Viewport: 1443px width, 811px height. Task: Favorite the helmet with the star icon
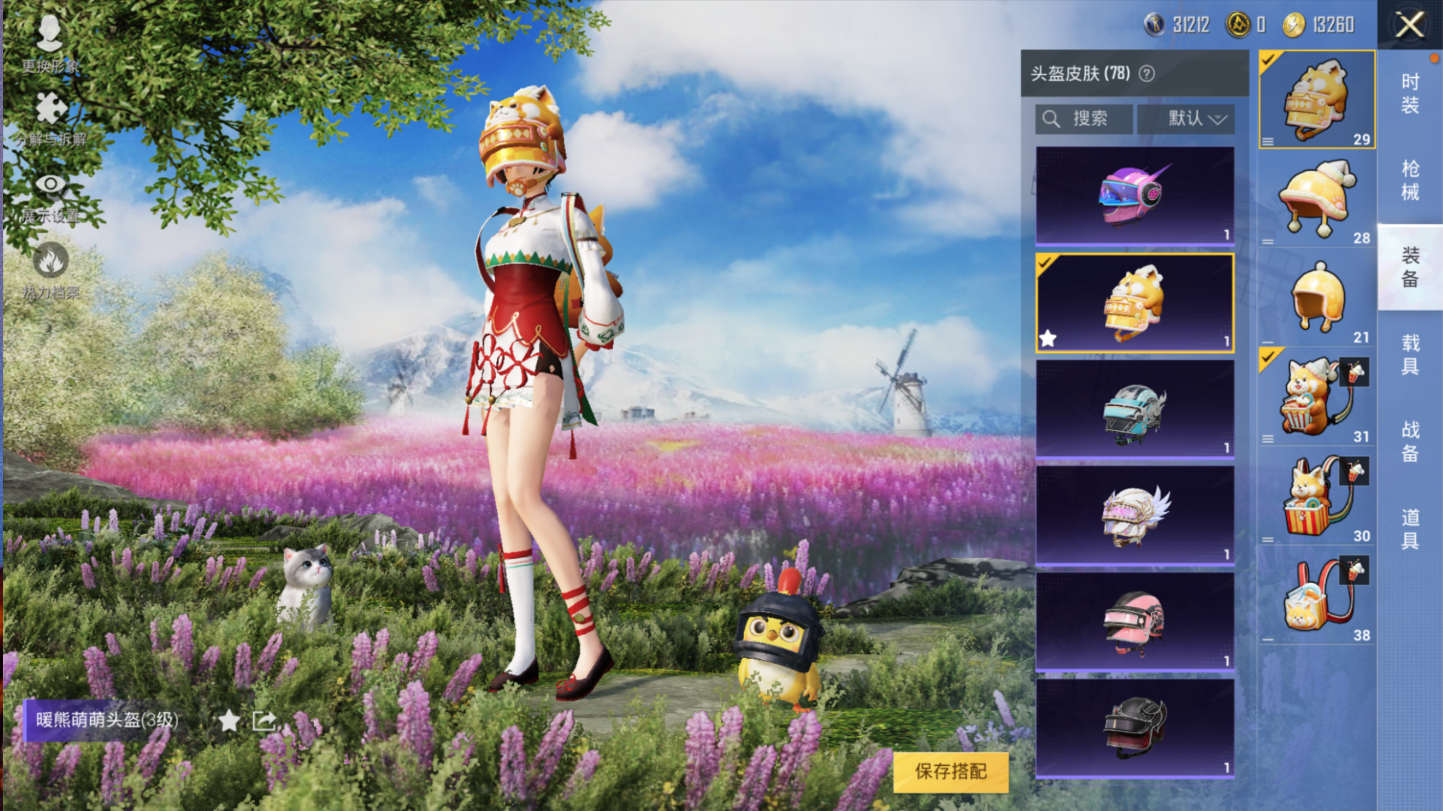pyautogui.click(x=229, y=720)
